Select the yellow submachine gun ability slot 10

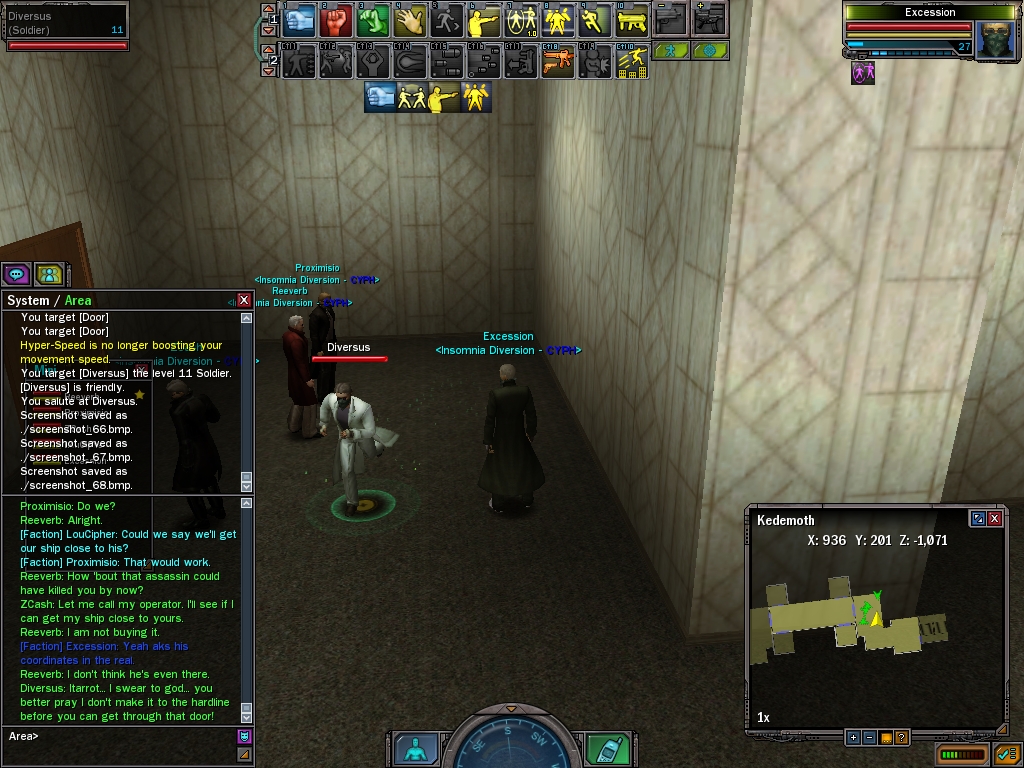632,19
